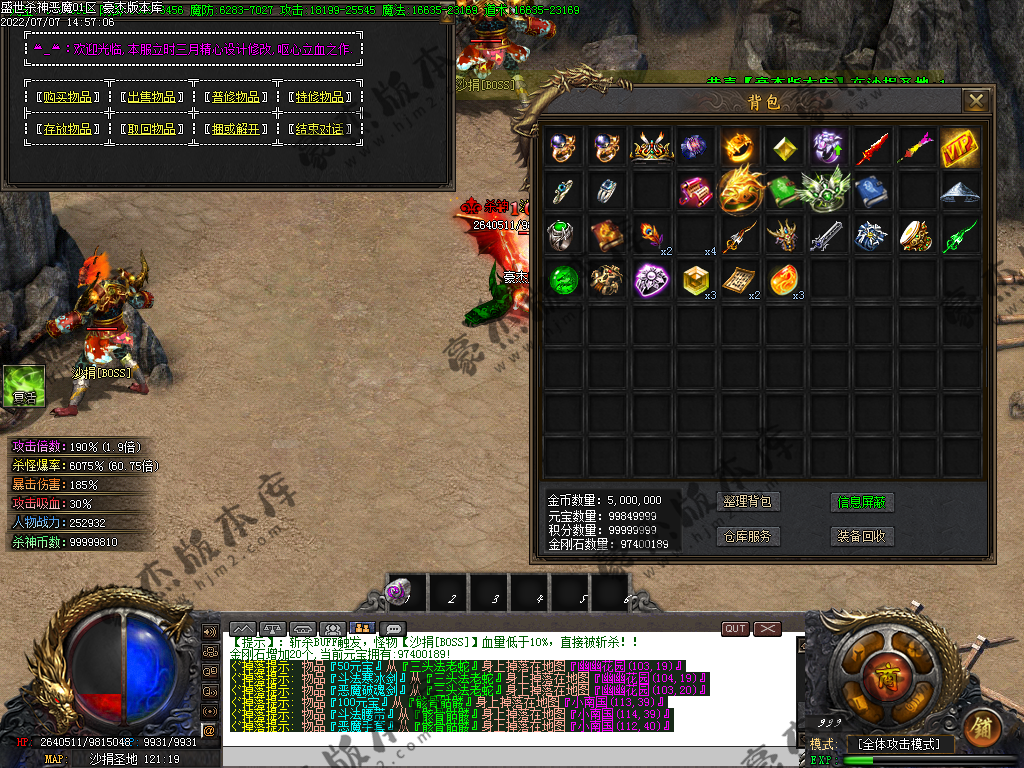Screen dimensions: 1024x768
Task: Select the green dragon orb item
Action: (x=564, y=279)
